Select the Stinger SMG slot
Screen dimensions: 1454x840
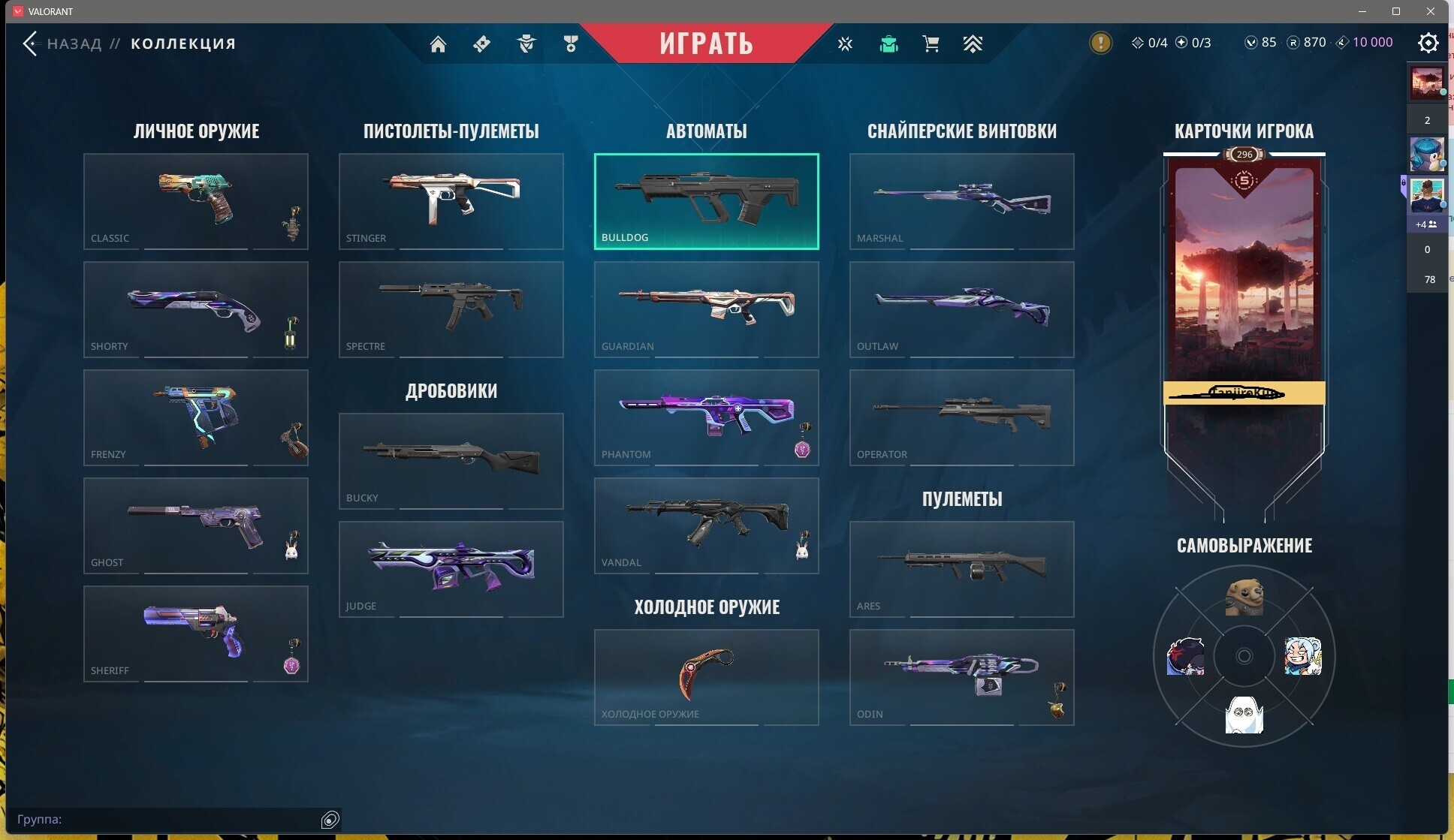click(451, 201)
